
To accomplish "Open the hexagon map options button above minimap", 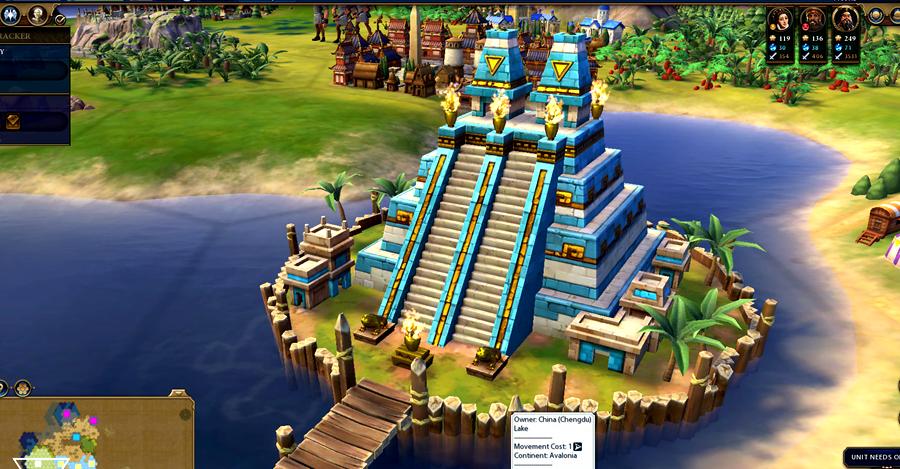I will [21, 387].
